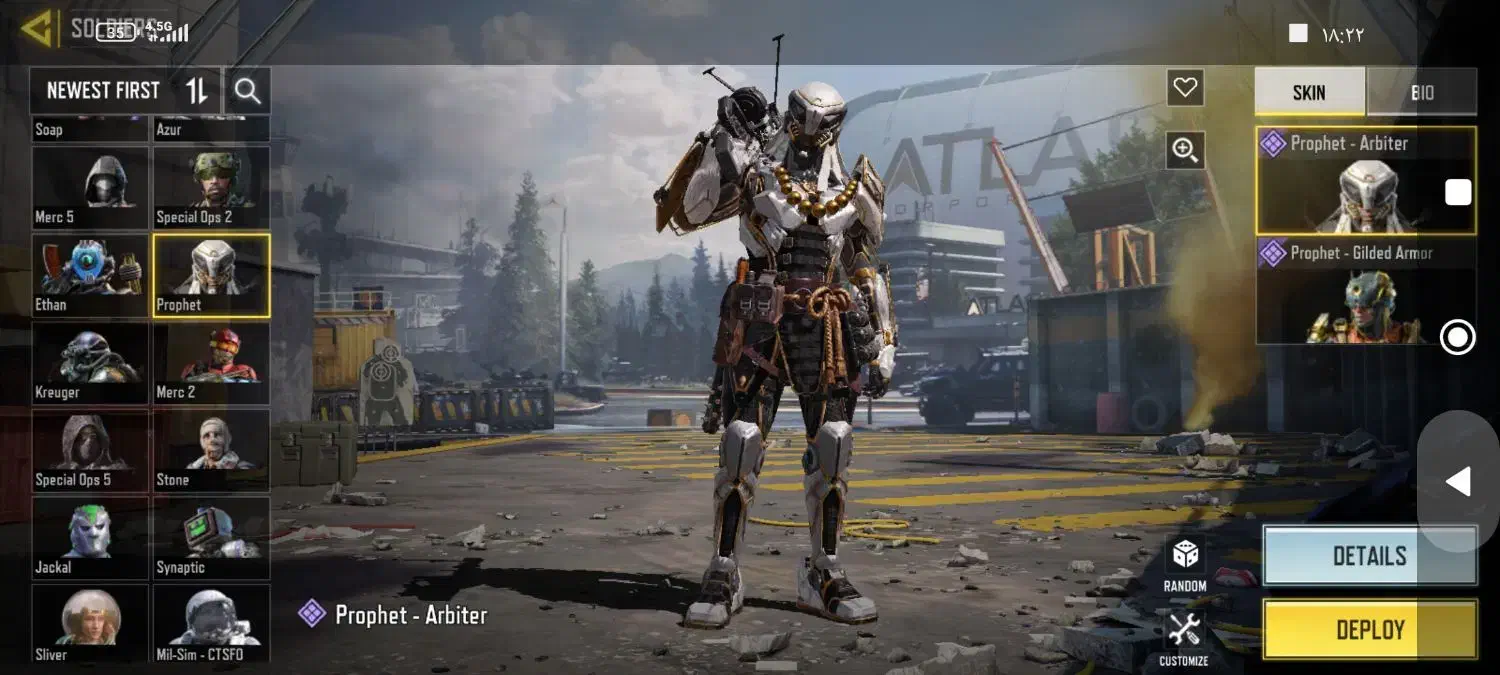Viewport: 1500px width, 675px height.
Task: Choose the Special Ops 5 soldier
Action: click(x=90, y=450)
